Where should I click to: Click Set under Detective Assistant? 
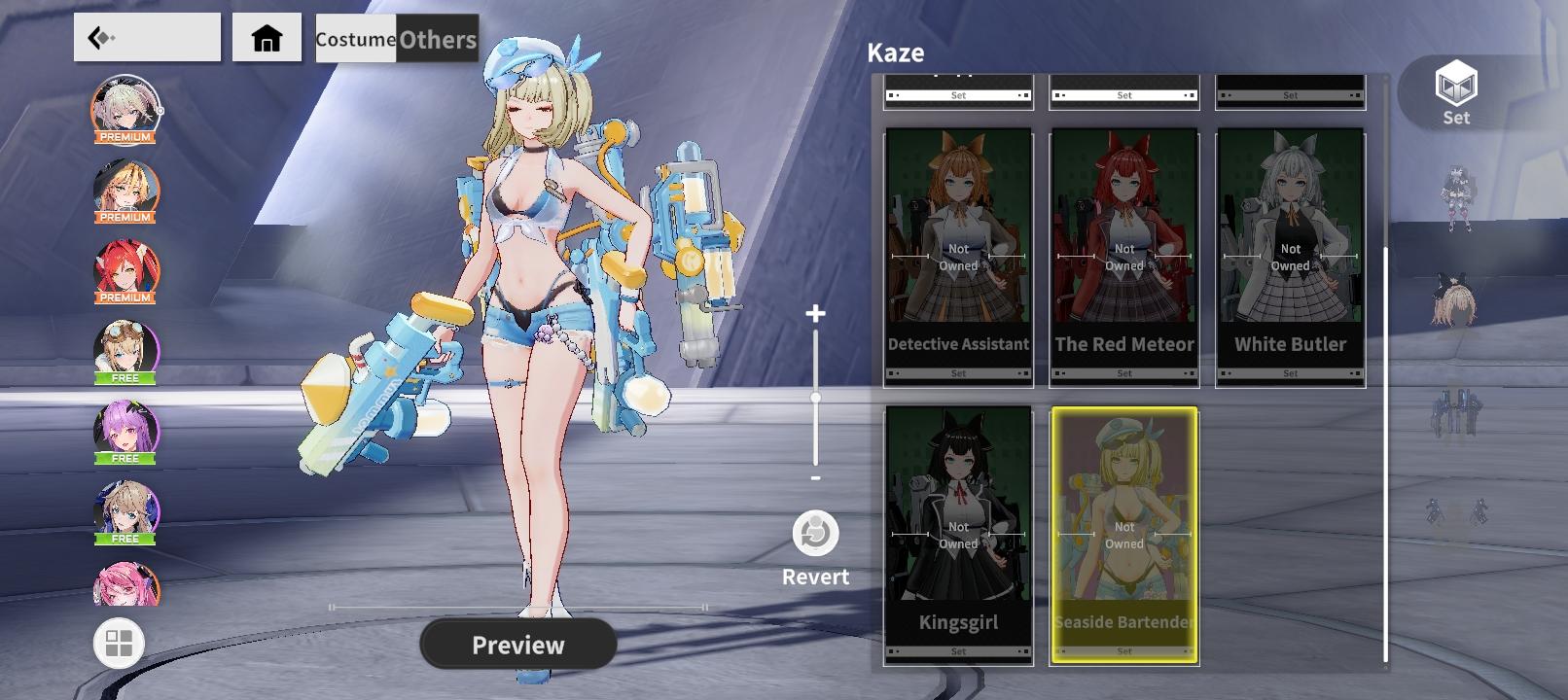[x=958, y=372]
